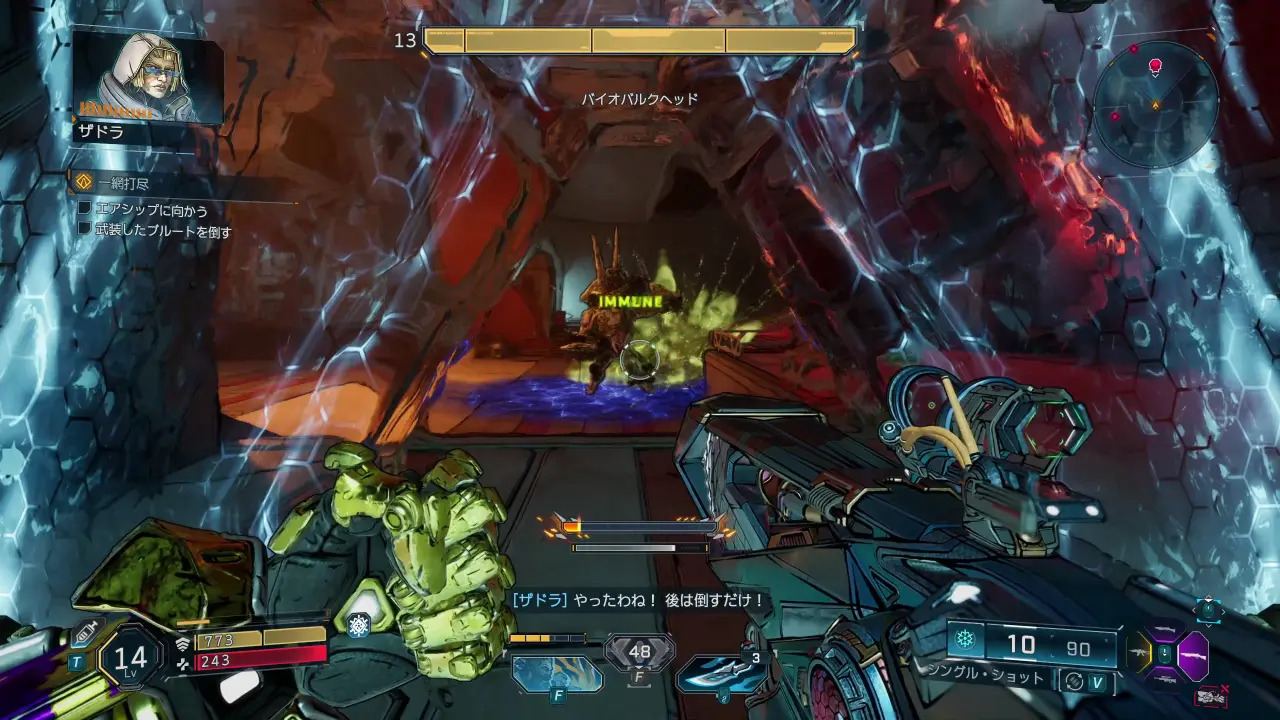Switch to the highlighted purple weapon slot
Viewport: 1280px width, 720px height.
tap(1193, 657)
